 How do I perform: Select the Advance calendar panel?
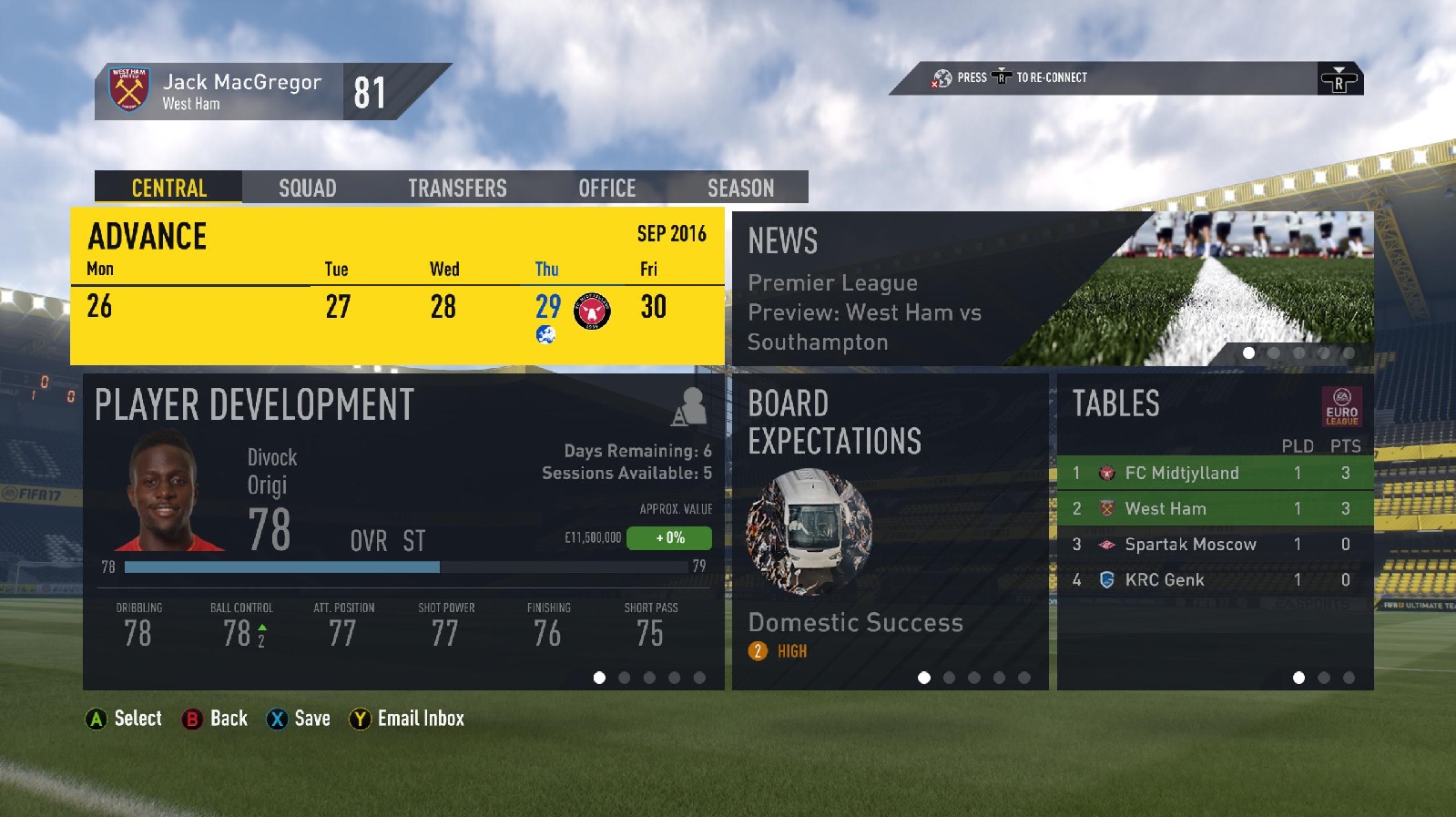(x=397, y=286)
